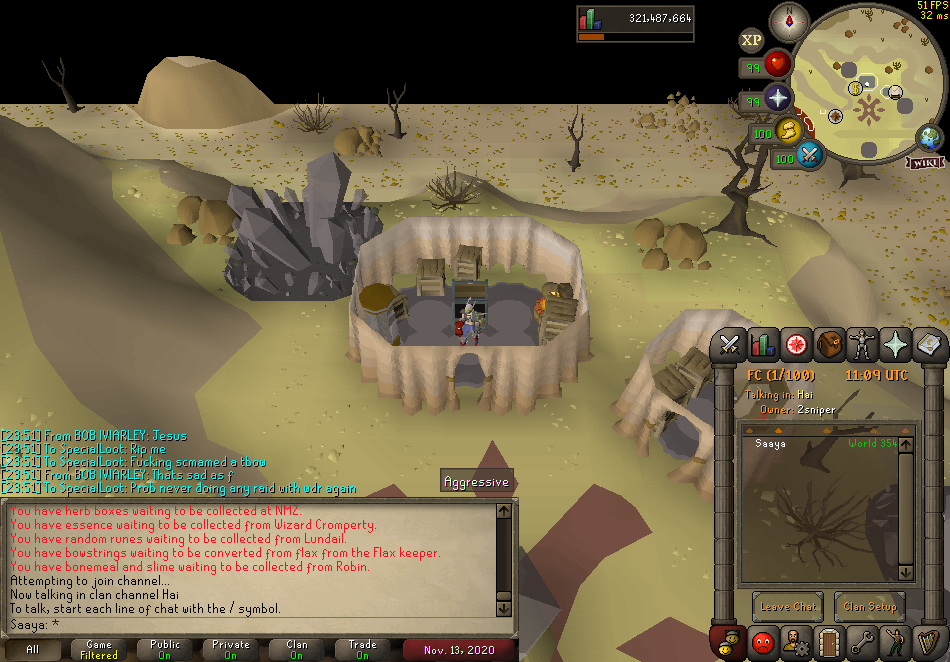Toggle run with the boot orb
This screenshot has width=950, height=662.
pyautogui.click(x=789, y=130)
